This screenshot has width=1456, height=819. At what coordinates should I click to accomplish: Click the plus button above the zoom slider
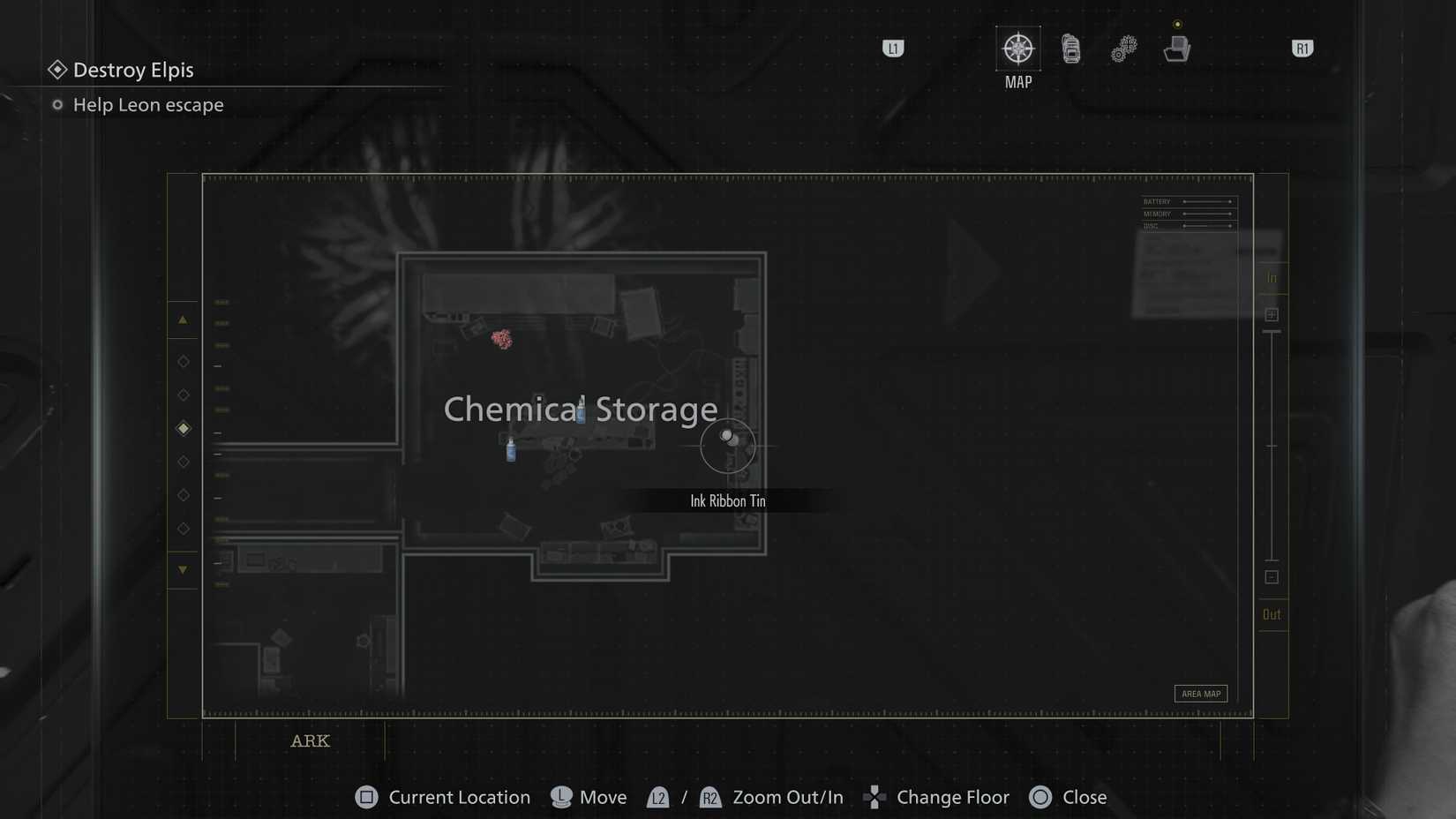click(x=1272, y=313)
